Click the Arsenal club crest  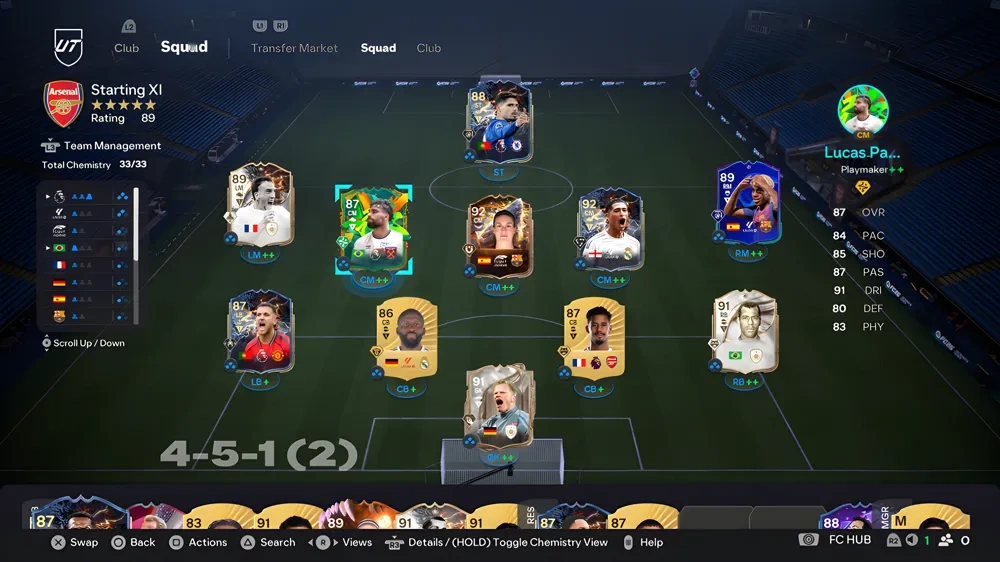pyautogui.click(x=63, y=104)
